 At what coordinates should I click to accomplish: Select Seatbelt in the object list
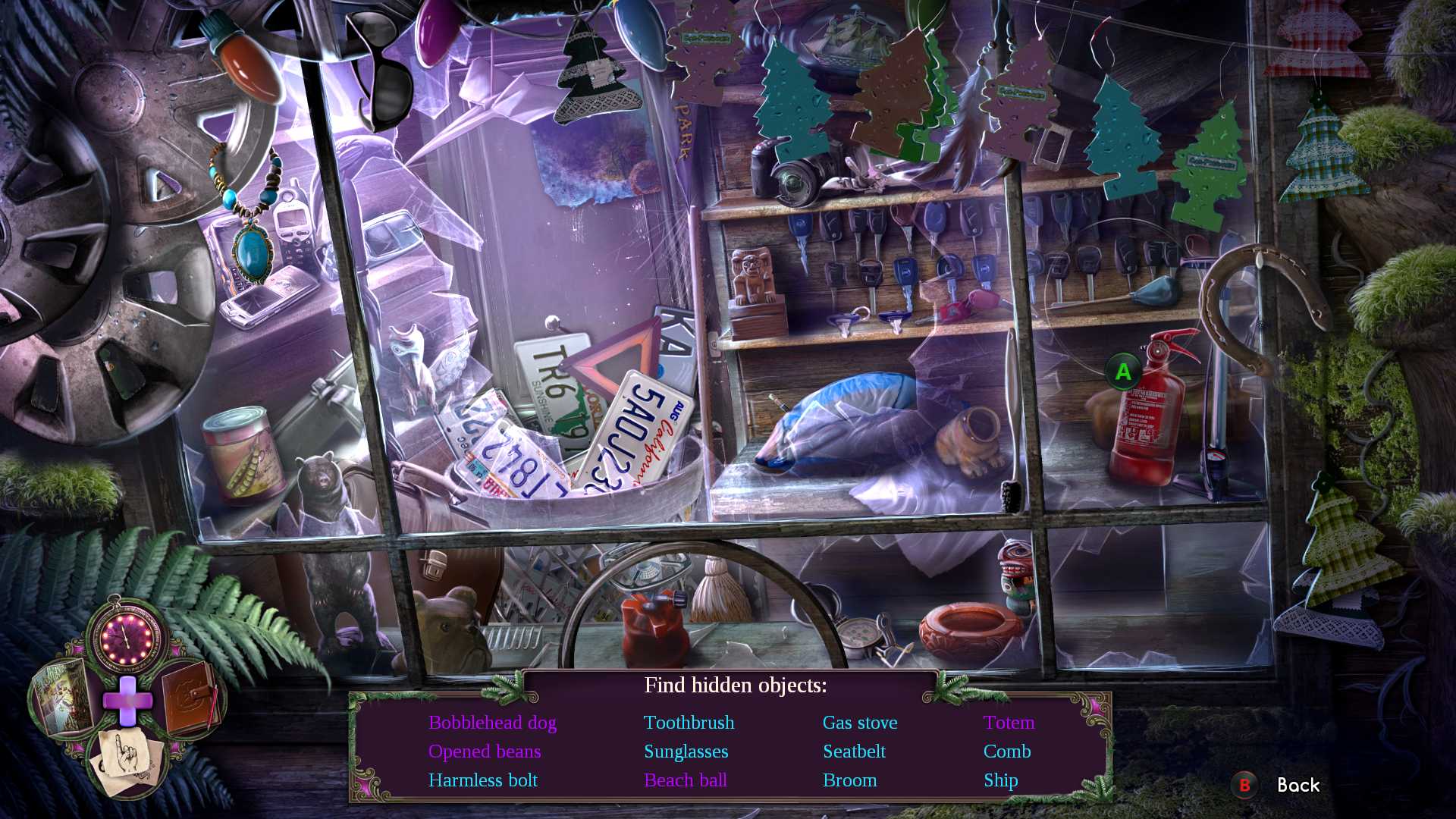[x=854, y=752]
